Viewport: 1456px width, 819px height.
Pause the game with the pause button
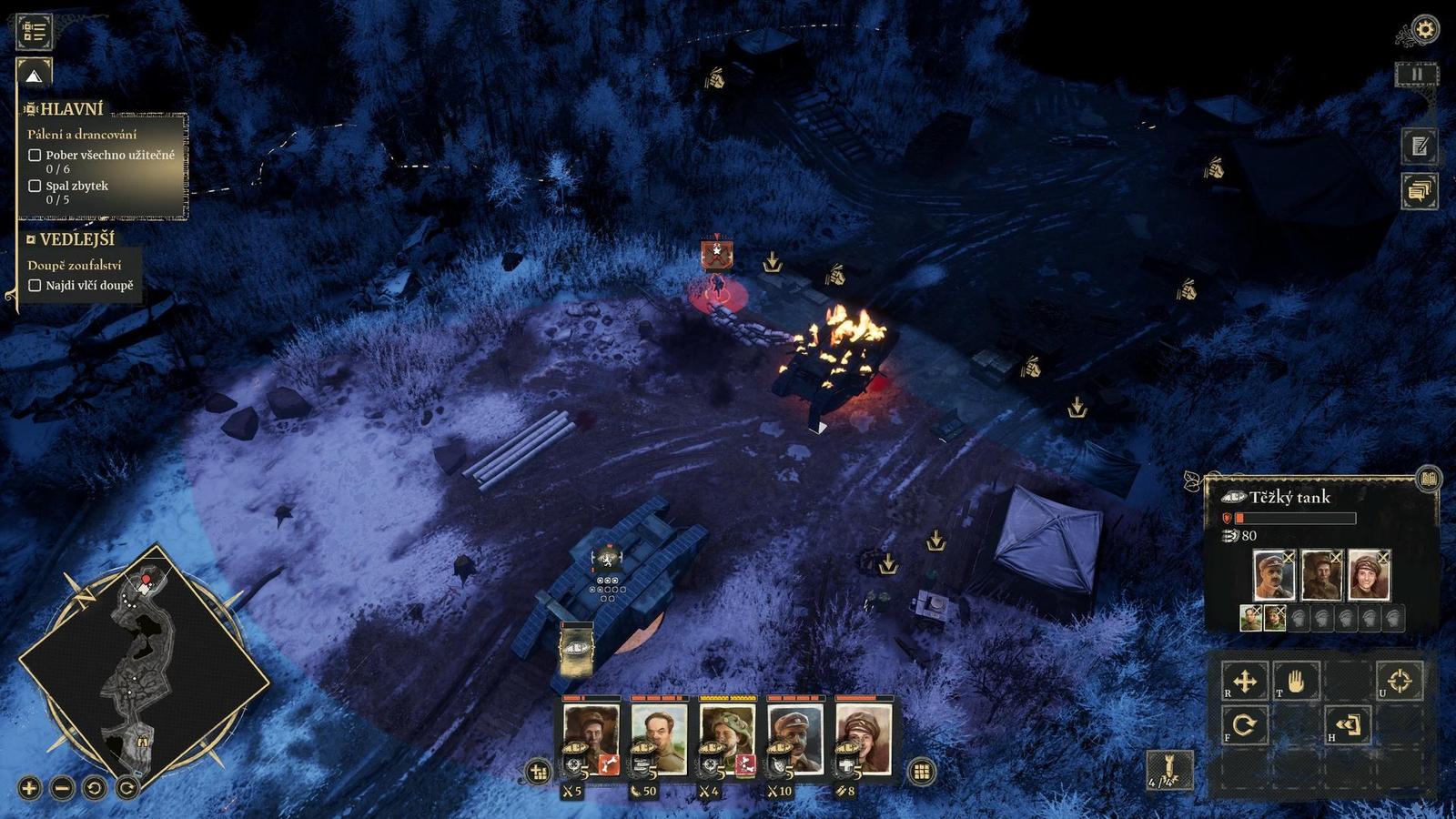click(x=1416, y=75)
